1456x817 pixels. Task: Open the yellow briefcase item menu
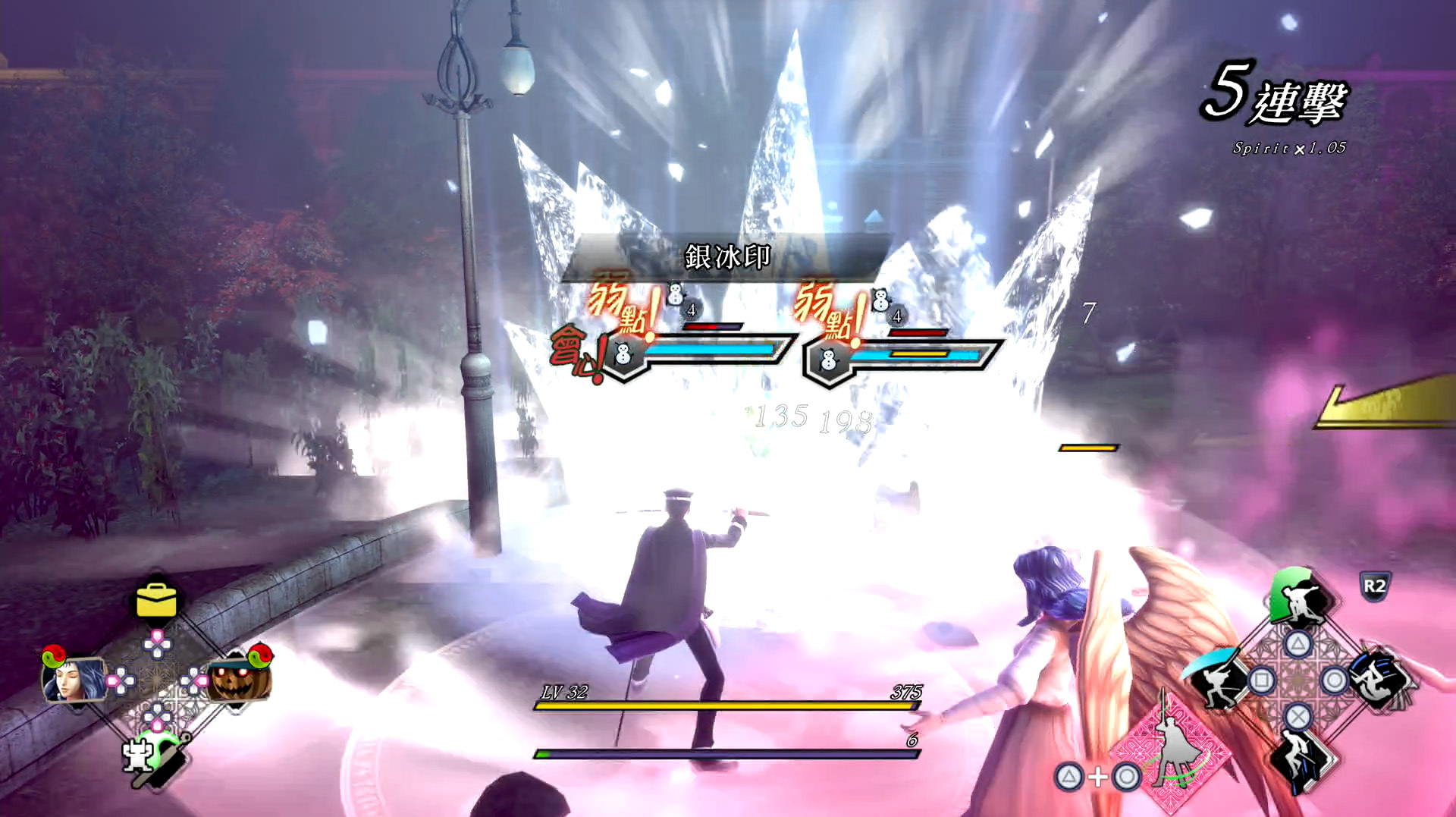tap(156, 601)
